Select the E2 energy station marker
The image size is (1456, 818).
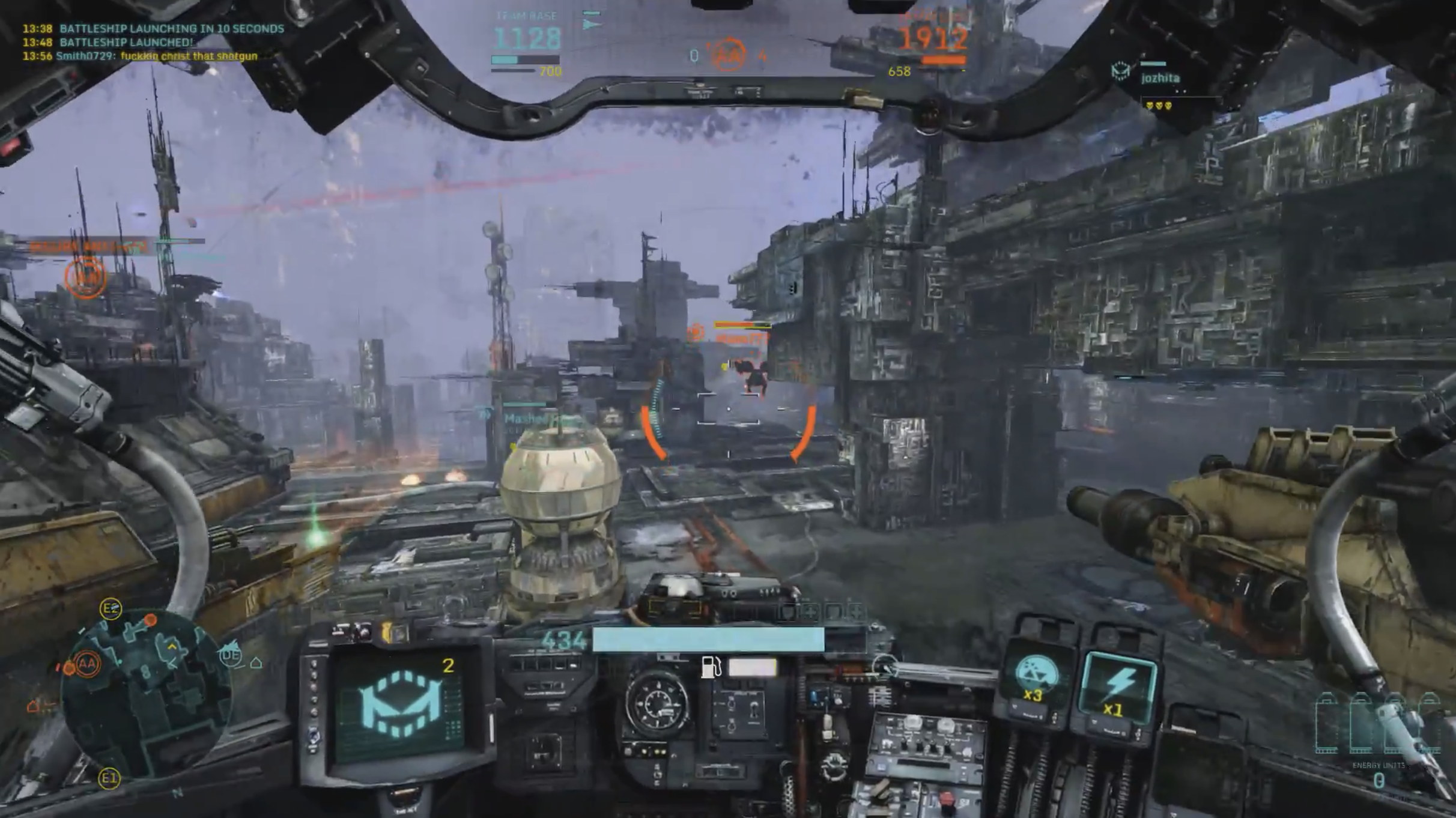point(111,609)
